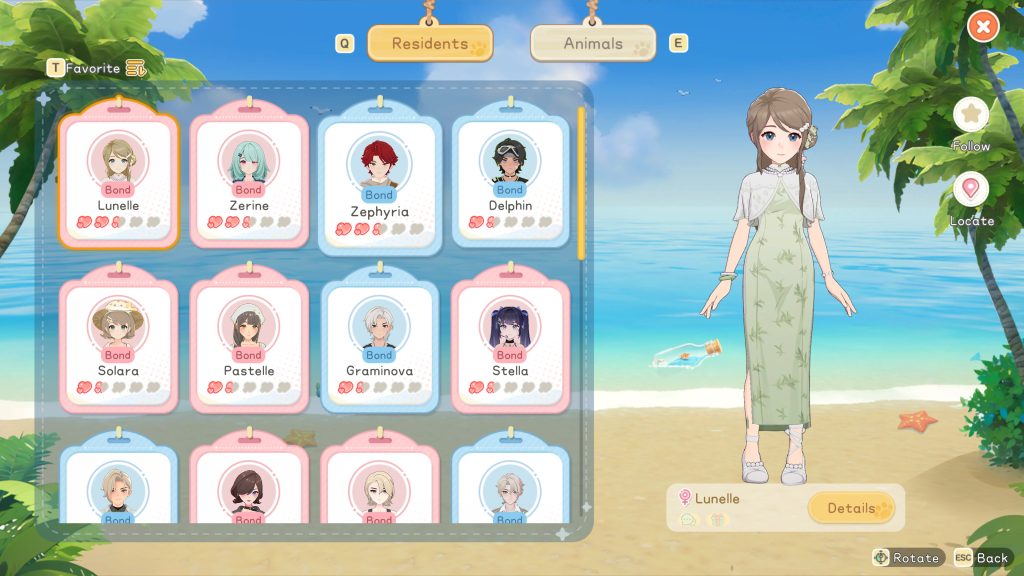
Task: Follow the selected resident
Action: (970, 116)
